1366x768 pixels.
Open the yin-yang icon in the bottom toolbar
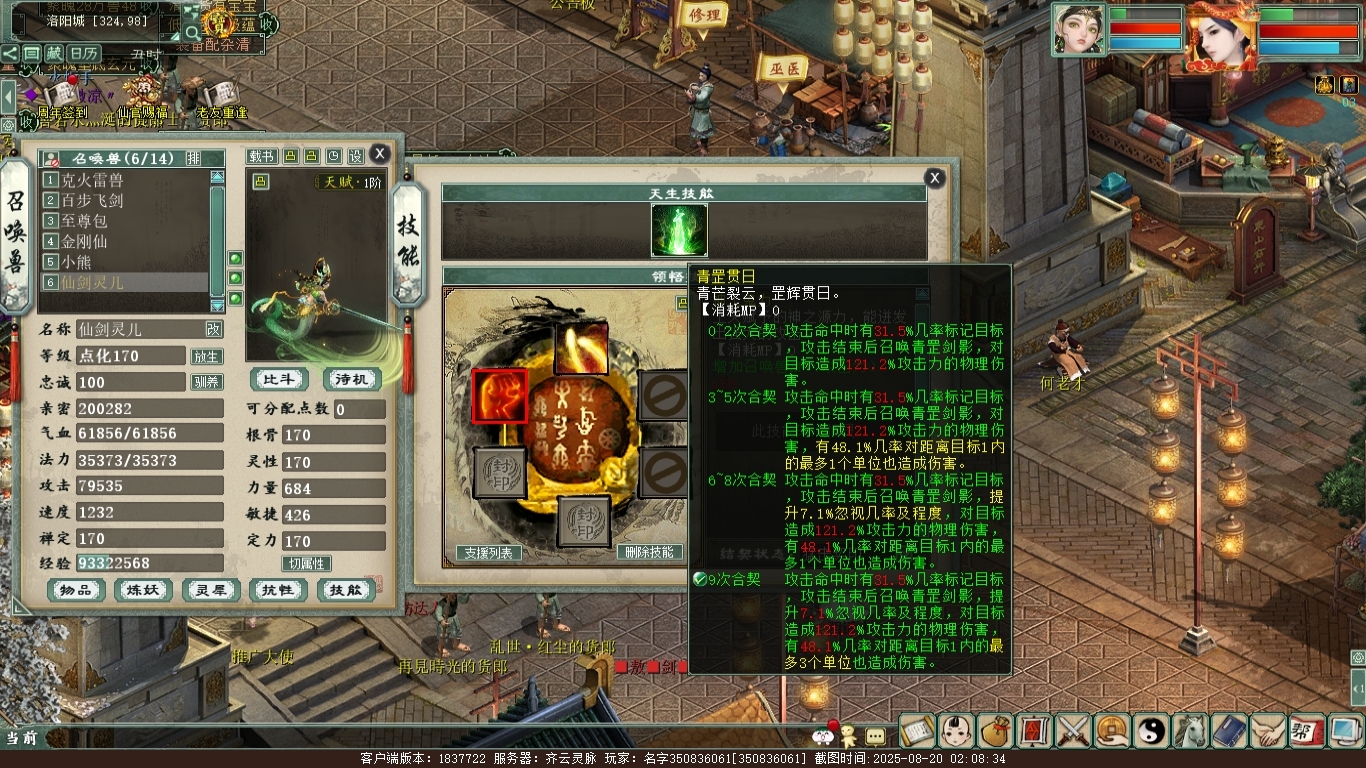[1150, 731]
